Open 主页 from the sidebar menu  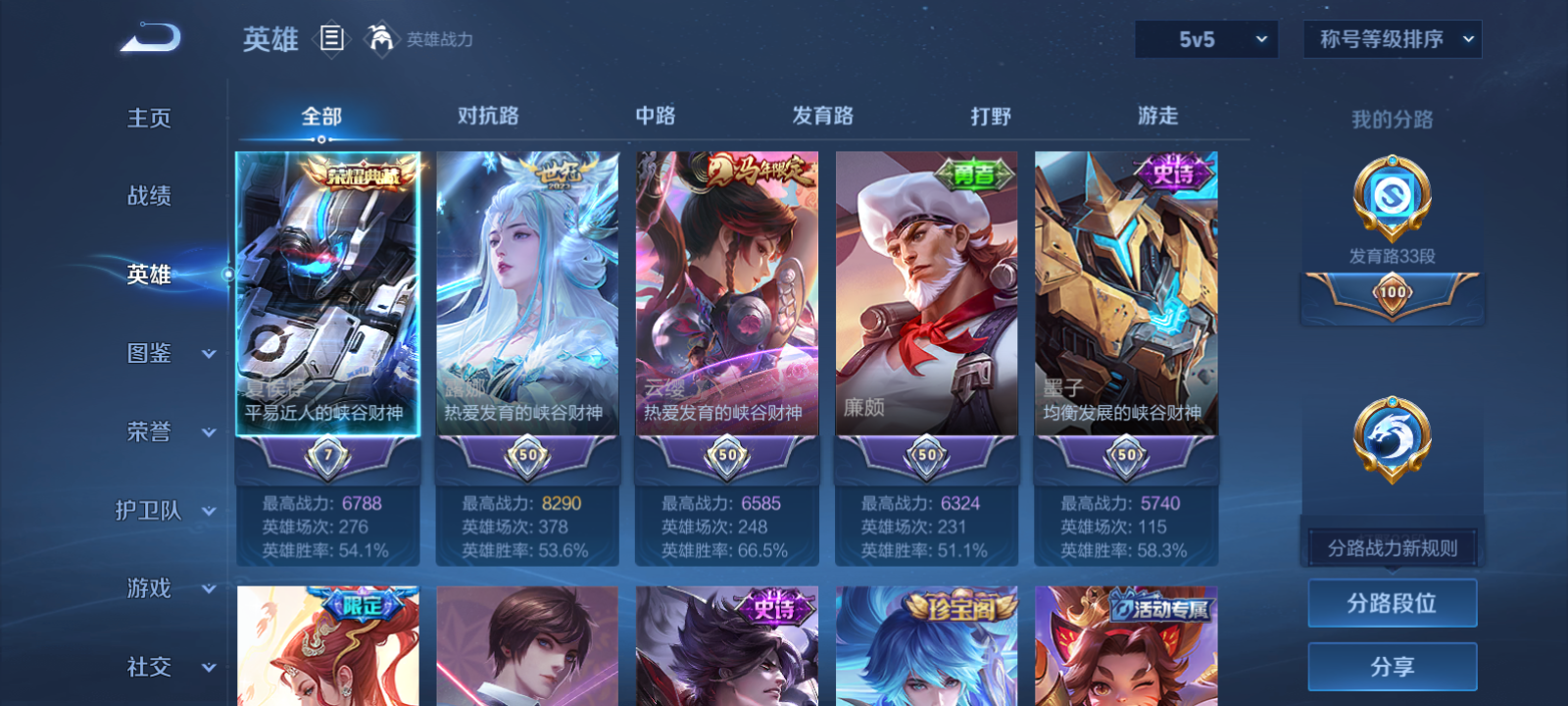pyautogui.click(x=149, y=118)
